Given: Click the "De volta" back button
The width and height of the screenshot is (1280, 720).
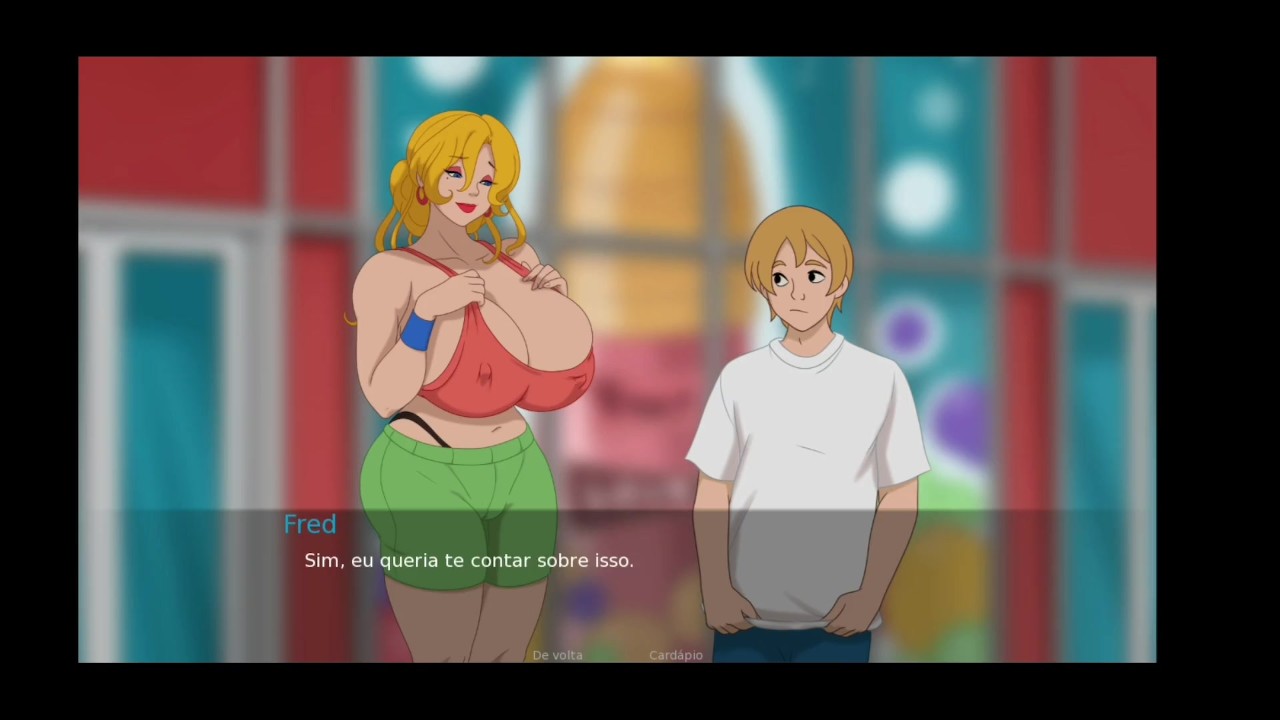Looking at the screenshot, I should click(x=557, y=655).
